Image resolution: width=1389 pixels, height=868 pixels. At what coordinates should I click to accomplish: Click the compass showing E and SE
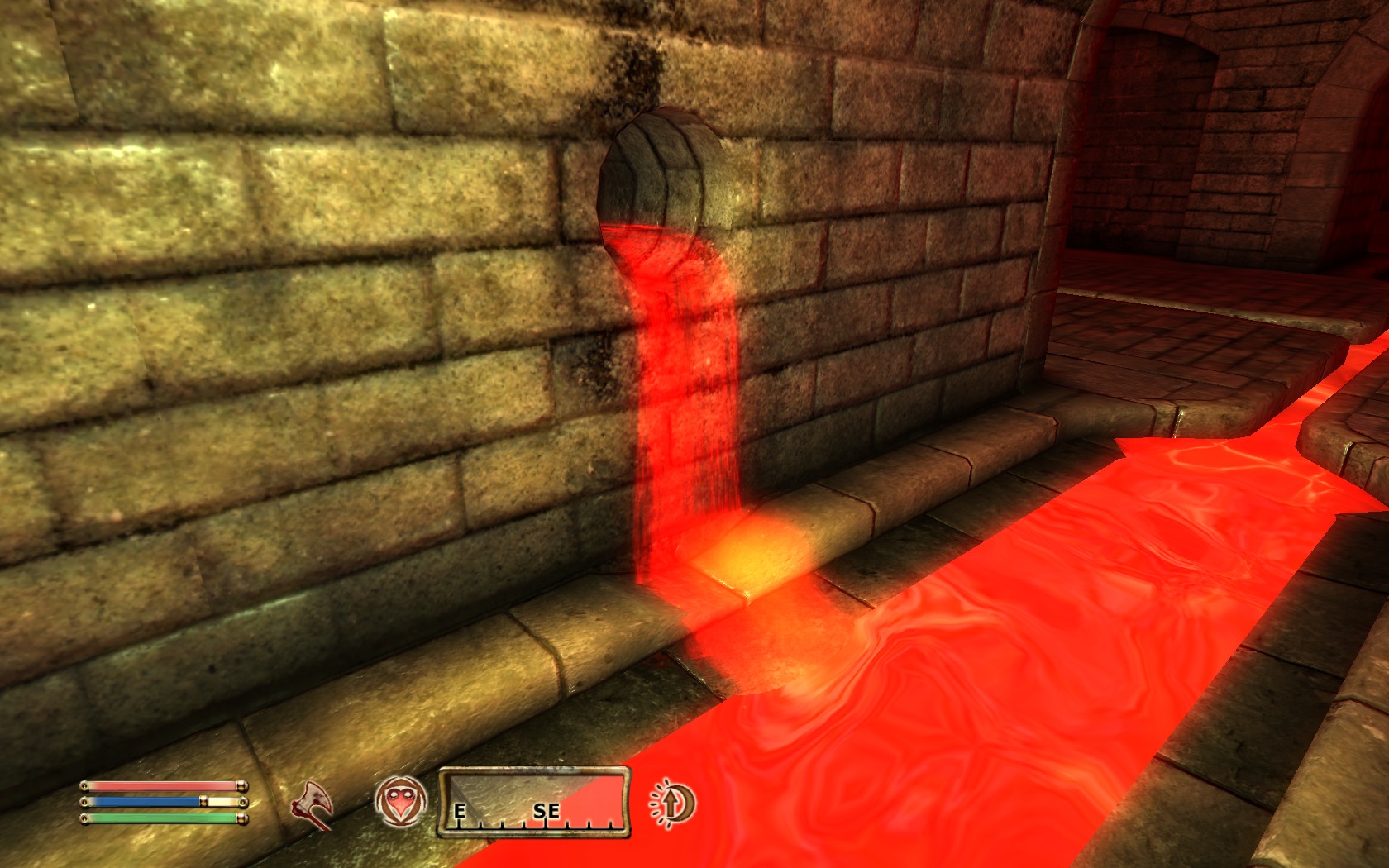(533, 802)
